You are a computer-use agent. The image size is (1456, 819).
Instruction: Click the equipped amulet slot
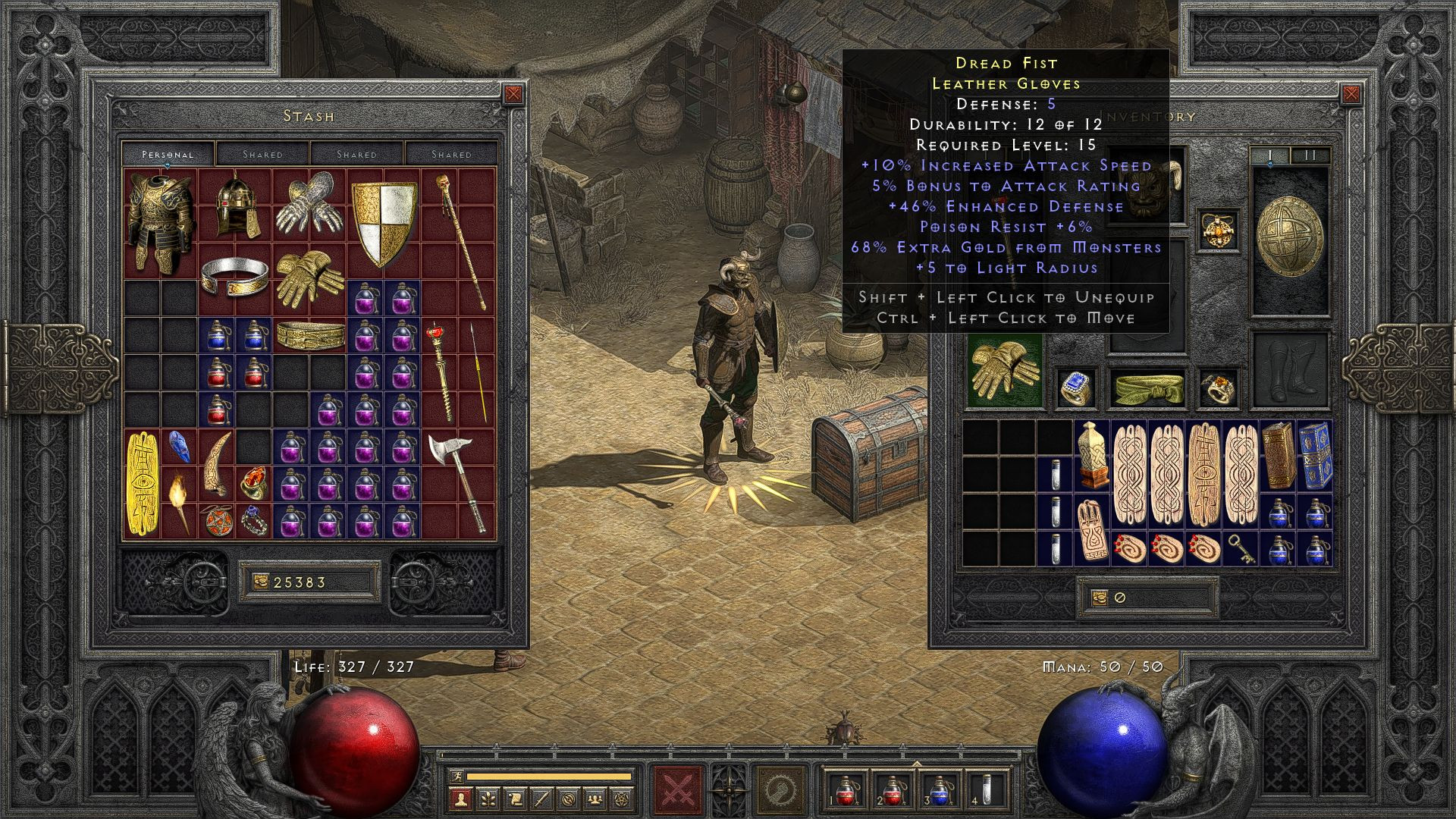pyautogui.click(x=1219, y=231)
